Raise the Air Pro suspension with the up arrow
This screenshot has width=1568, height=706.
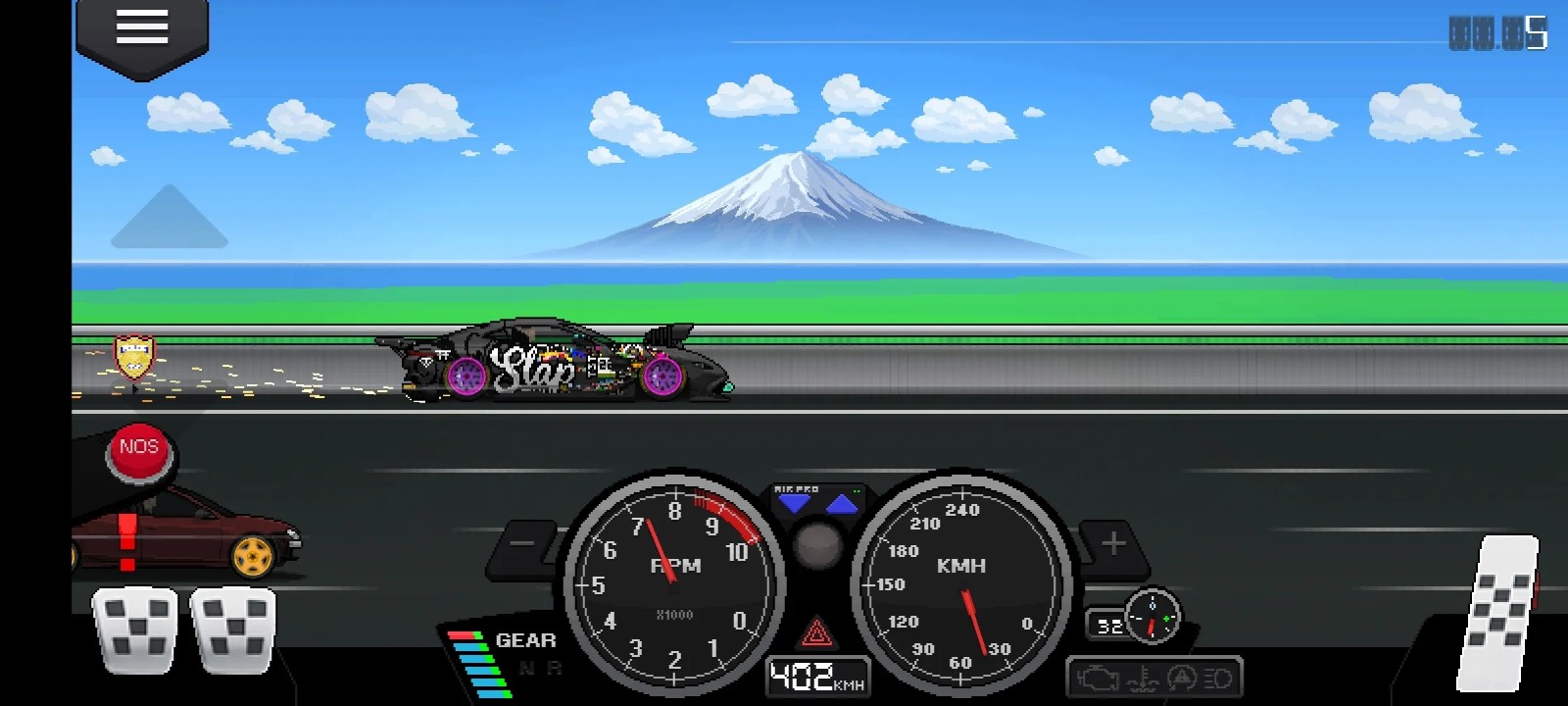click(x=842, y=503)
